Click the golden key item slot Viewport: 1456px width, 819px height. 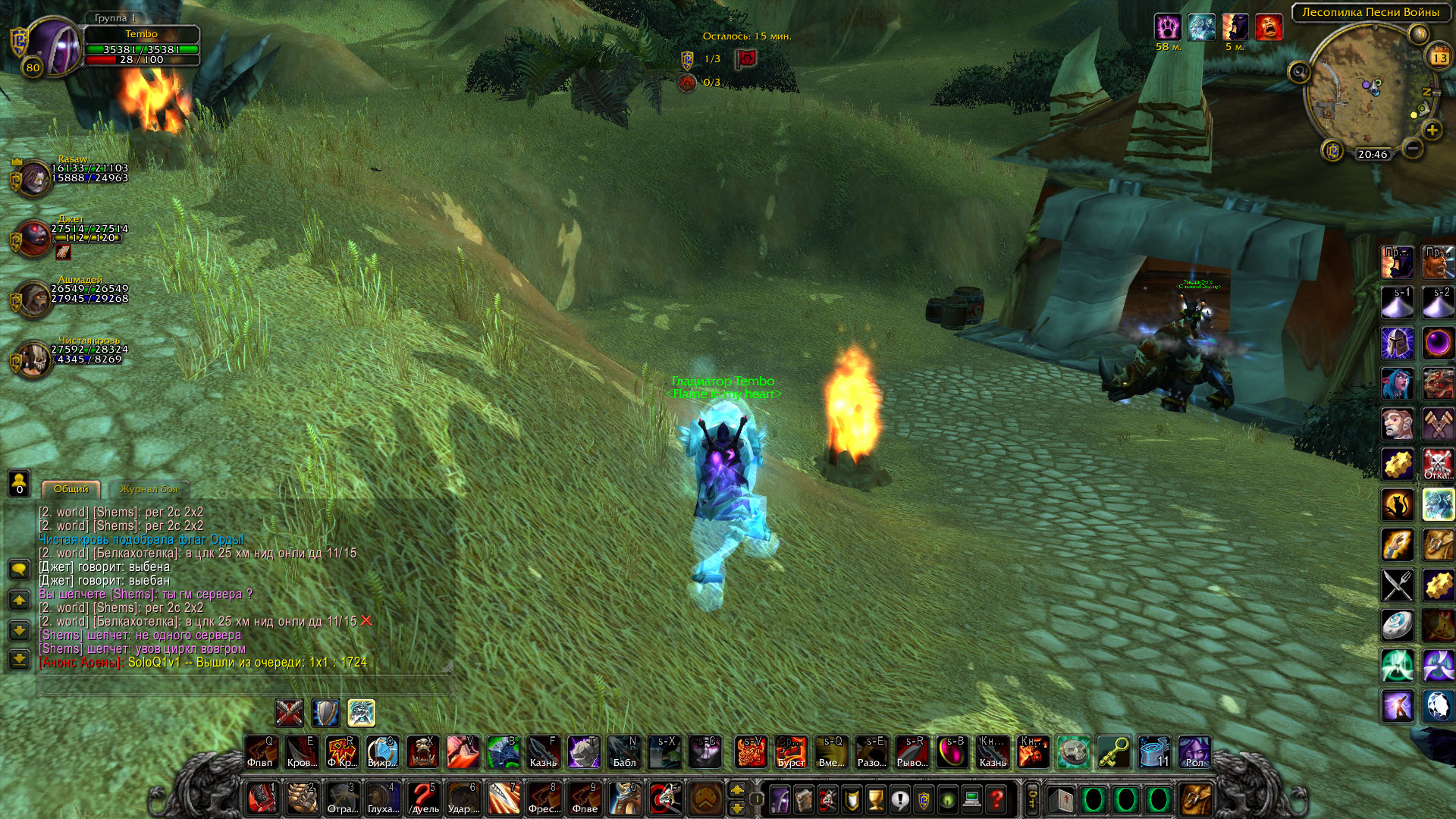point(1113,752)
